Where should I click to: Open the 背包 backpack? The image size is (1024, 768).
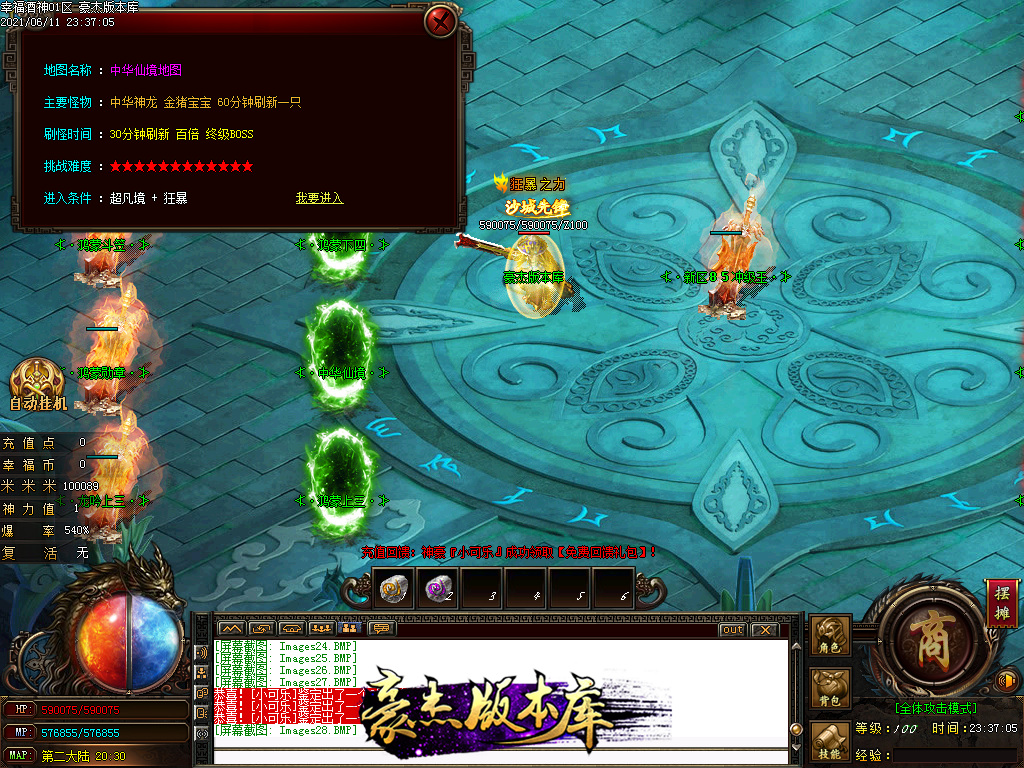tap(830, 690)
